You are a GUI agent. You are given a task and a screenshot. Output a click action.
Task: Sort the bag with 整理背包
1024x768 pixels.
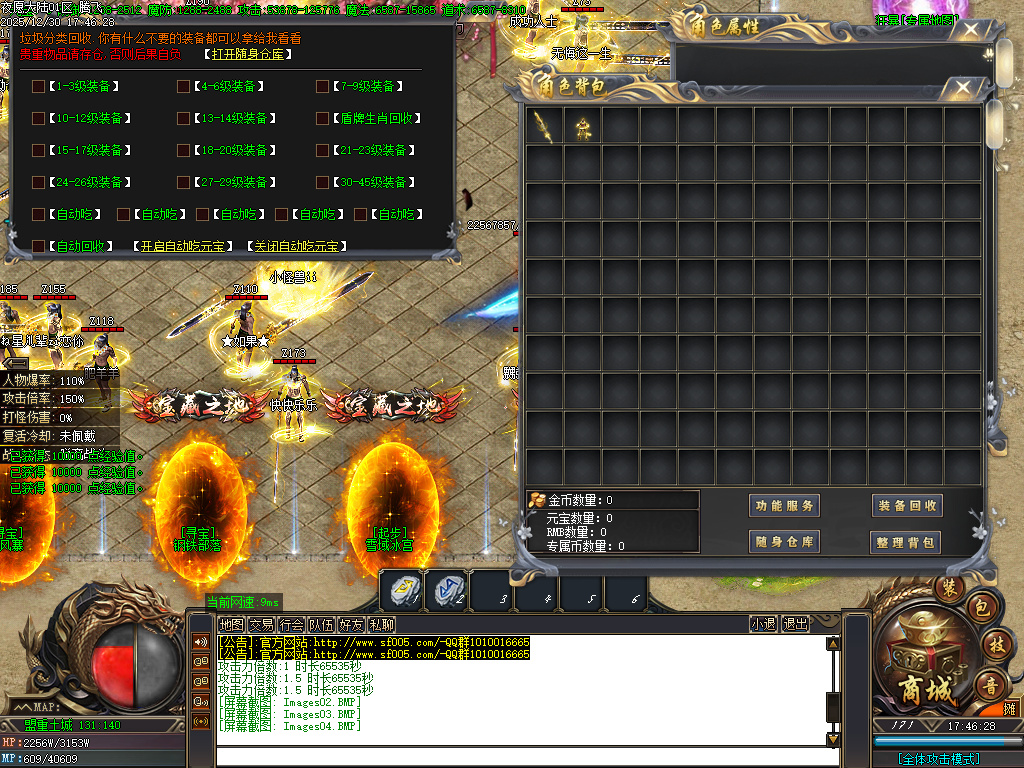(907, 542)
